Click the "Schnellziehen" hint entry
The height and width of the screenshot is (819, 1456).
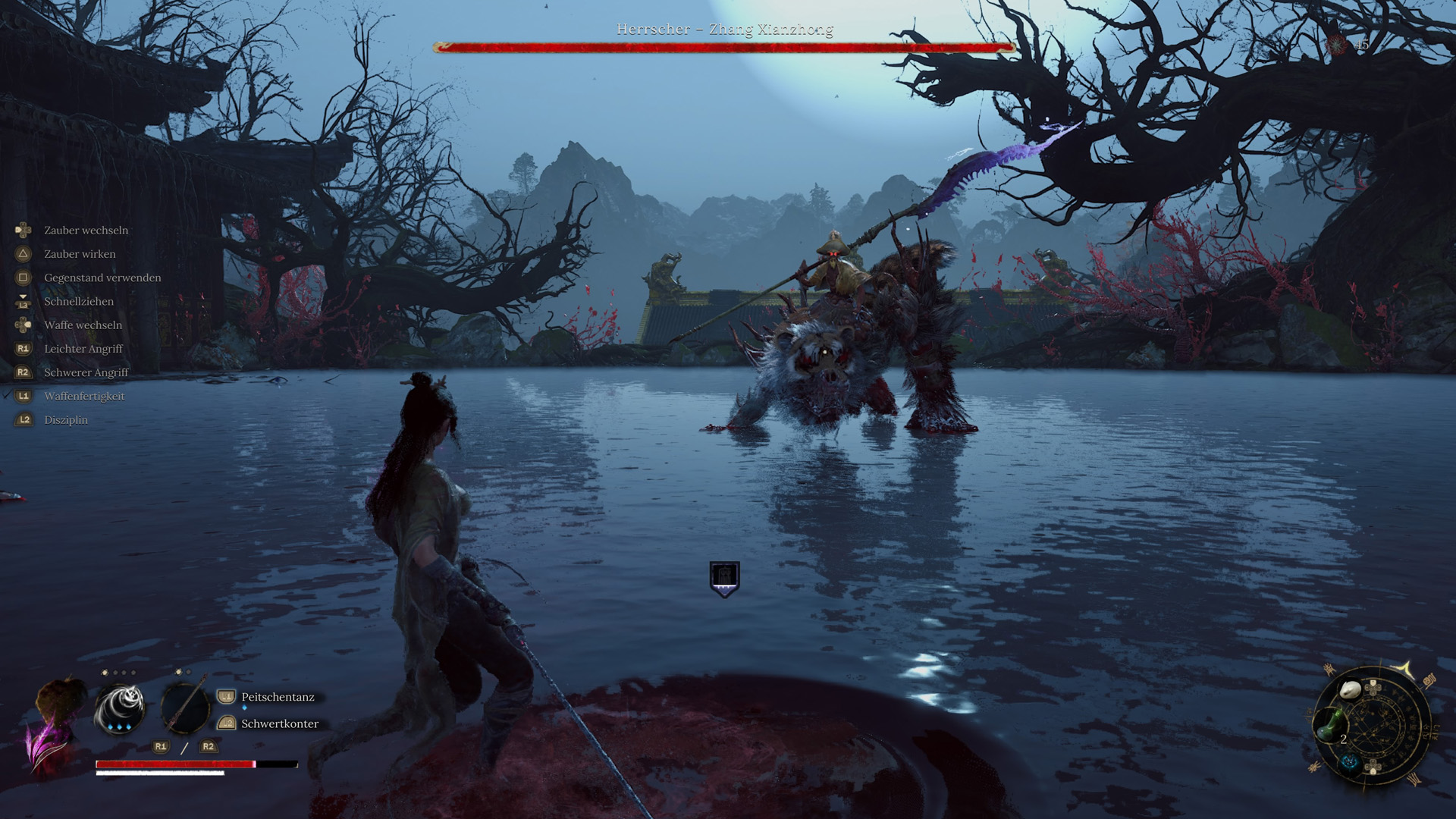(79, 302)
